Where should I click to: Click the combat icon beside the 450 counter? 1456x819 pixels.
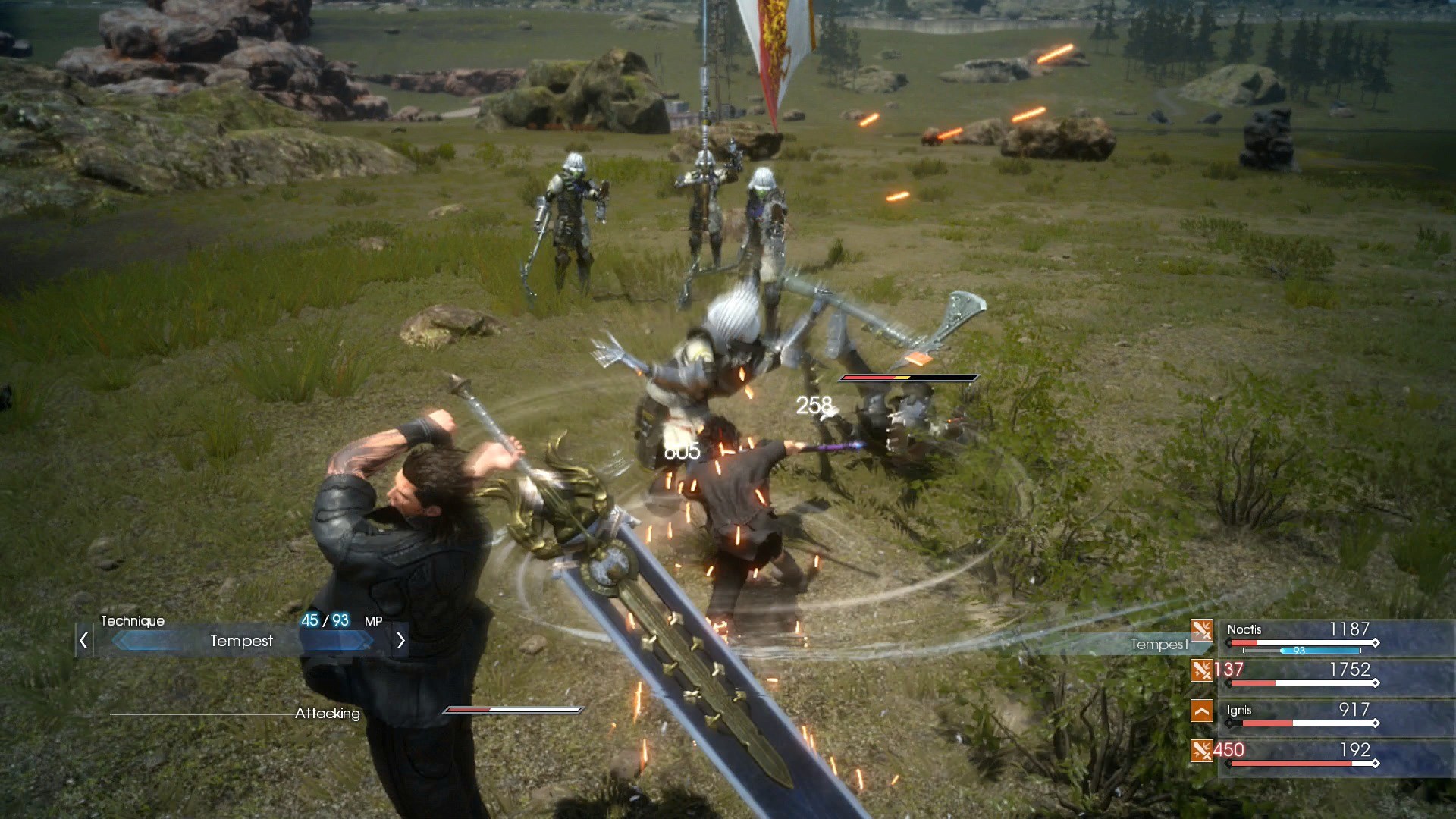(x=1202, y=752)
